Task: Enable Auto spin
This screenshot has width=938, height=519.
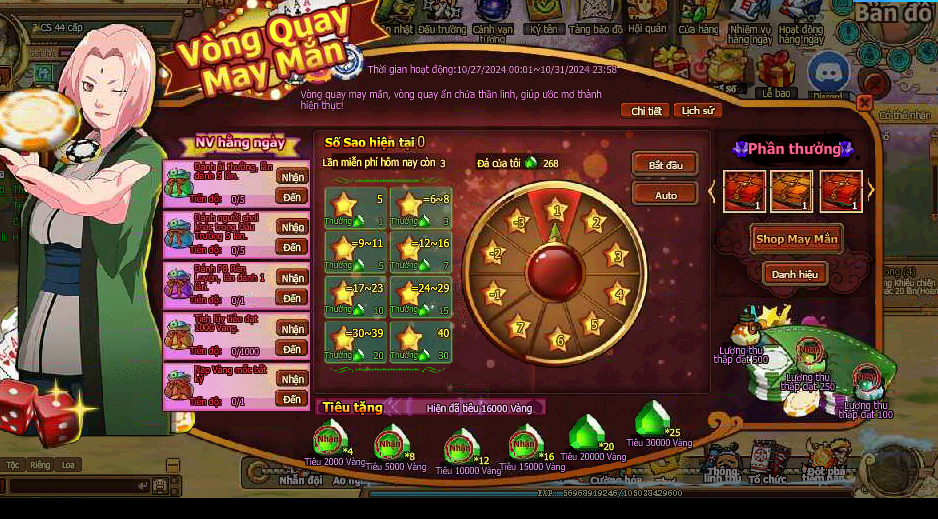Action: click(x=665, y=194)
